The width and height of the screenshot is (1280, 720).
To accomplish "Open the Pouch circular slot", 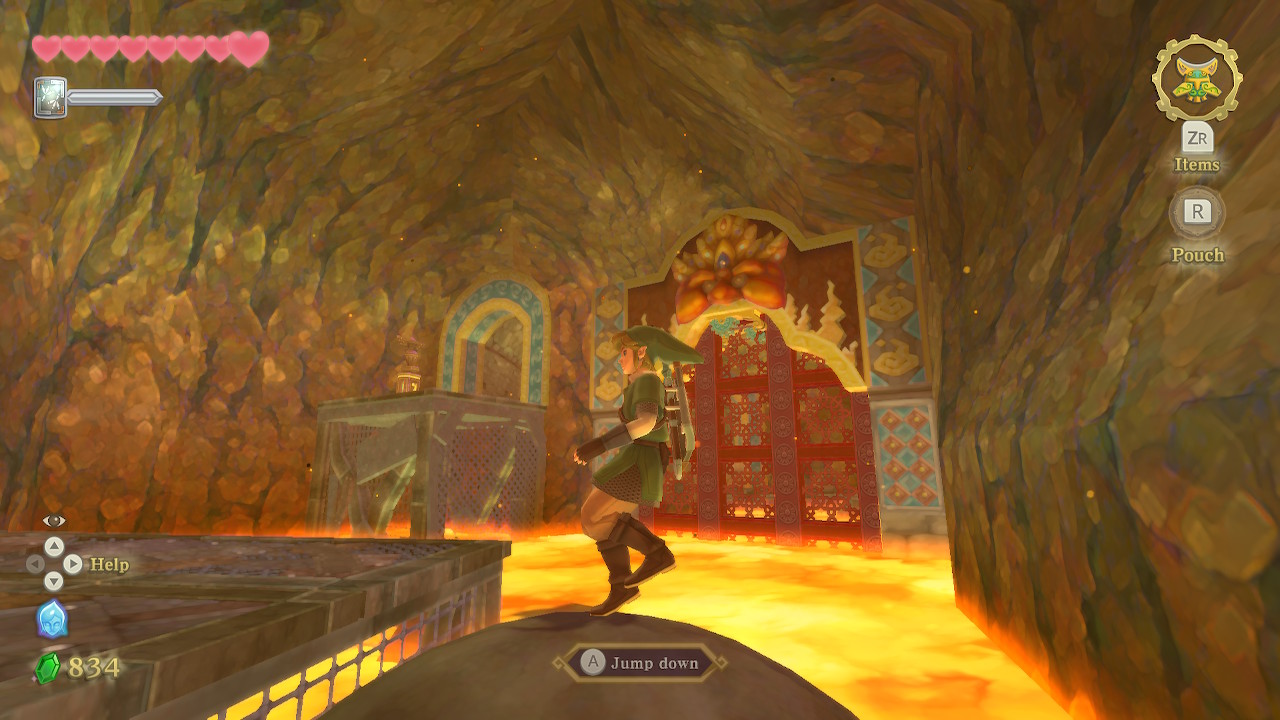I will pyautogui.click(x=1197, y=212).
